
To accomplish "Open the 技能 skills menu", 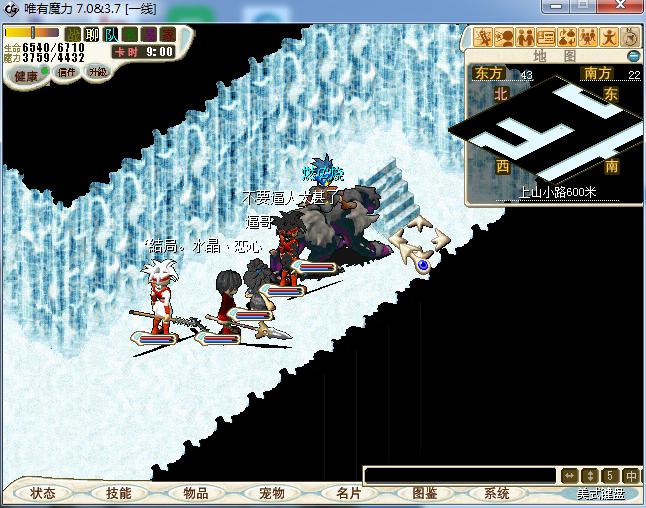I will click(119, 493).
